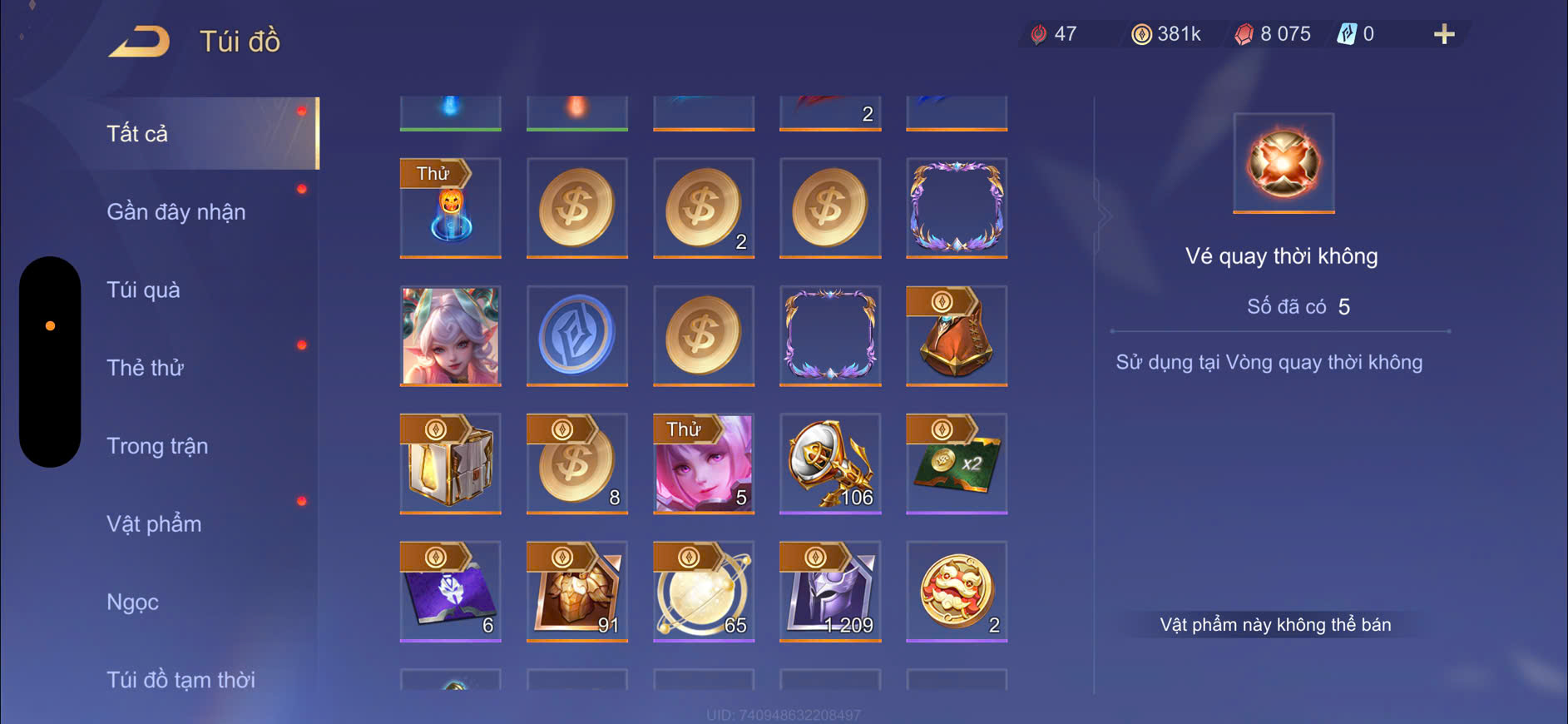The image size is (1568, 724).
Task: Switch to the Gần đây nhận tab
Action: (x=176, y=212)
